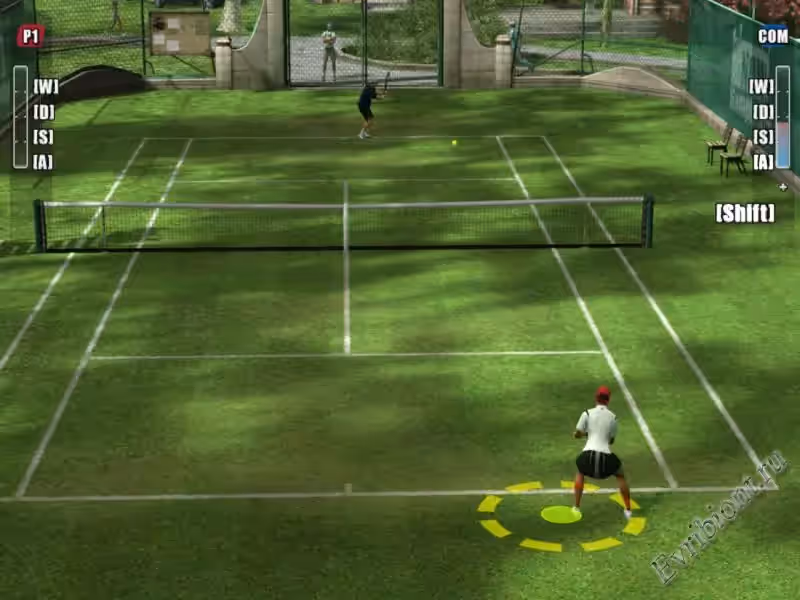Click the red P1 player badge
This screenshot has width=800, height=600.
point(30,36)
